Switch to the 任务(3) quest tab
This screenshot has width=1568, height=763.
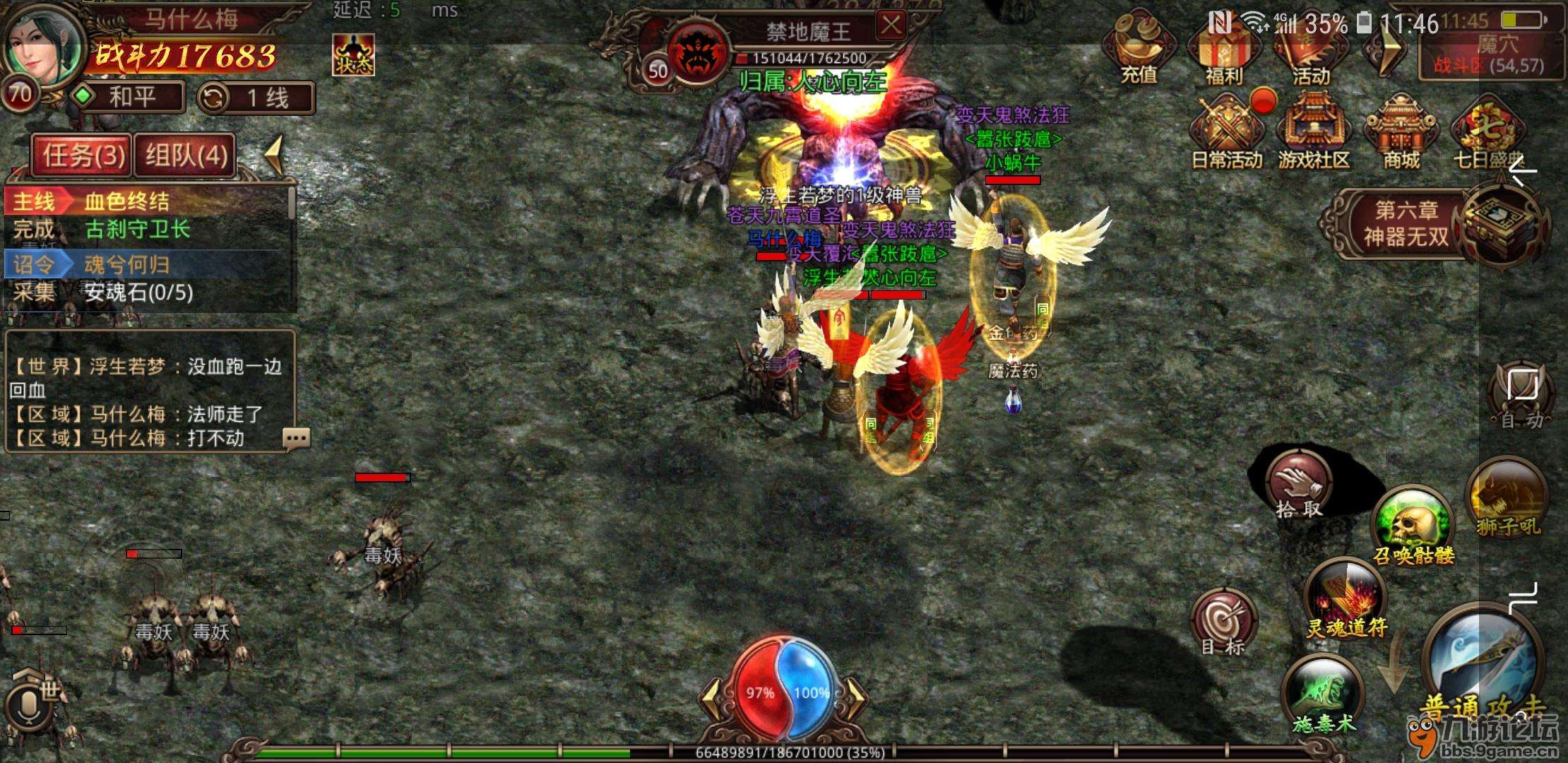83,155
